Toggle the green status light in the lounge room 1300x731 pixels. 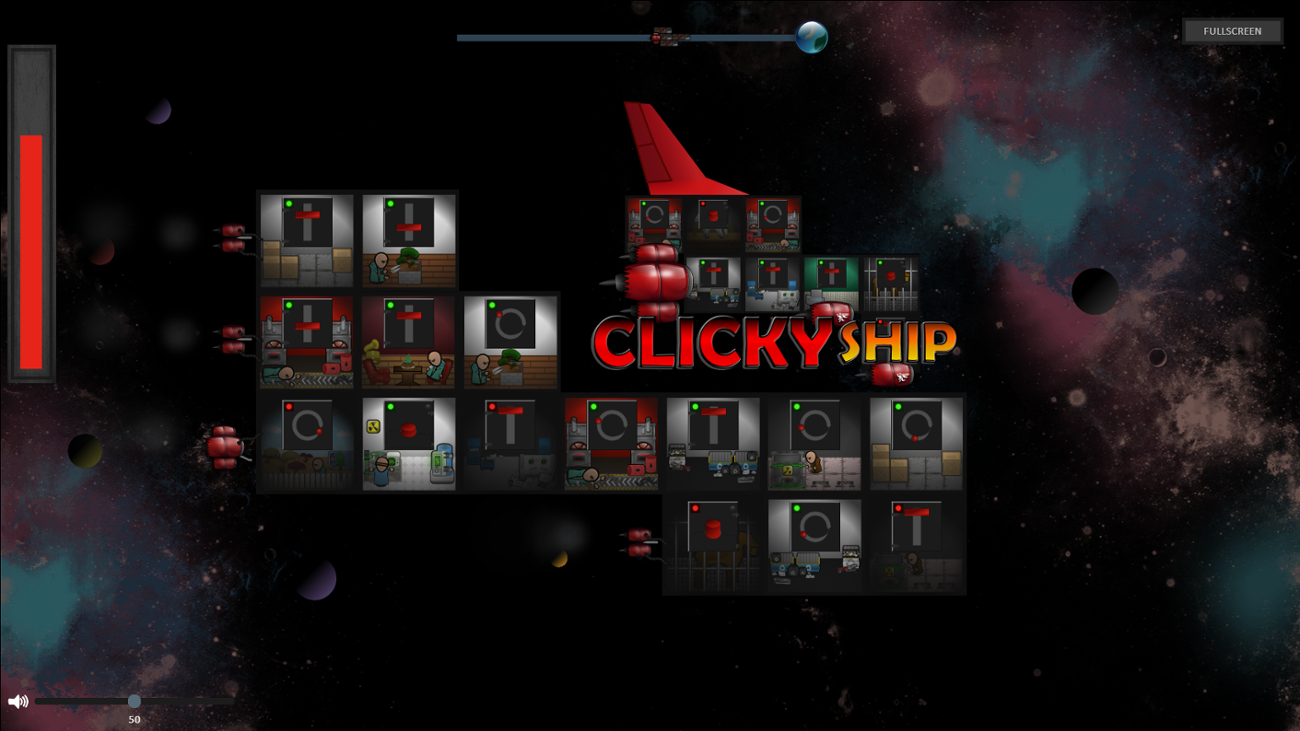pyautogui.click(x=390, y=305)
